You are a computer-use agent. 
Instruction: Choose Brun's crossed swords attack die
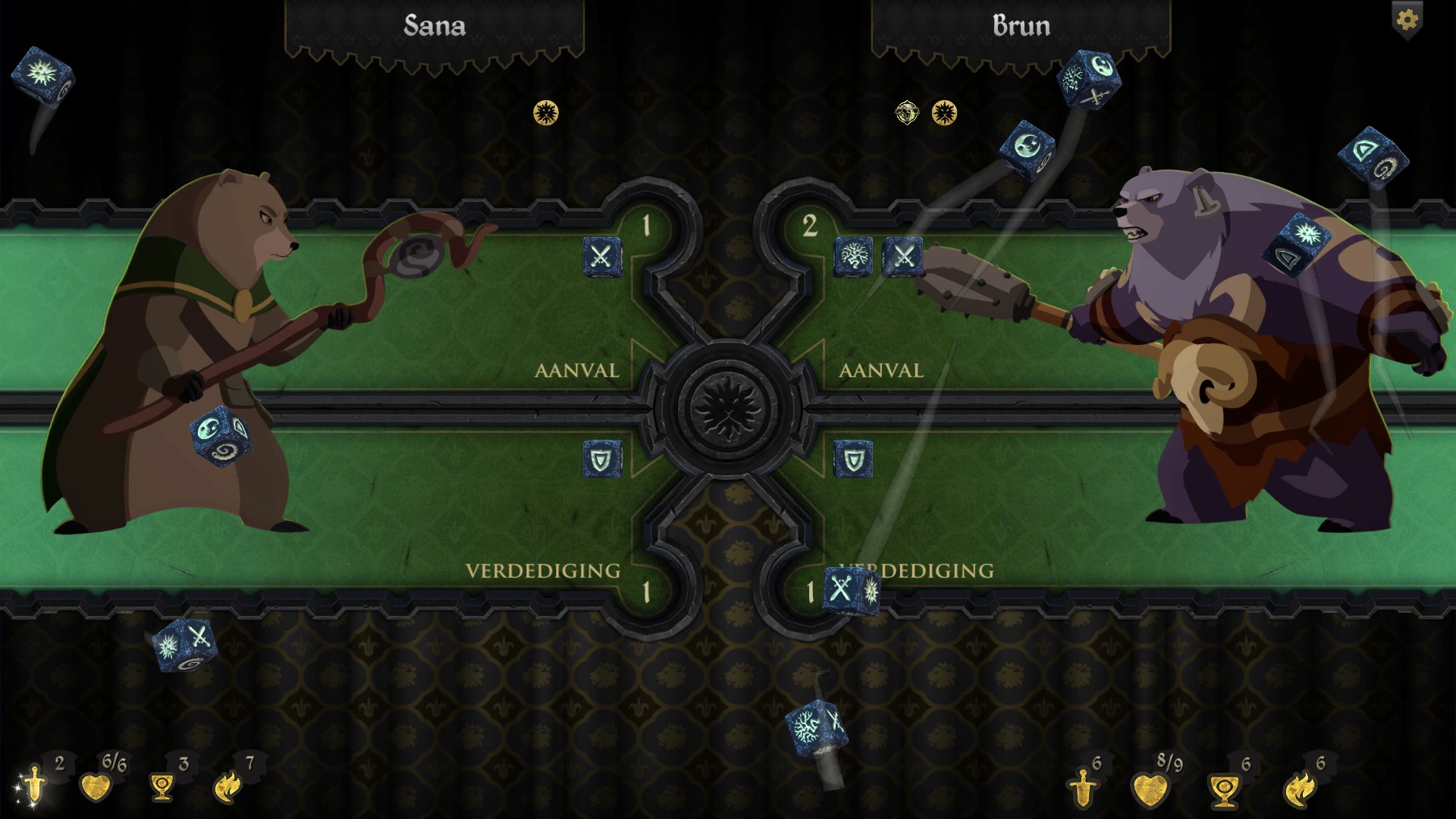[x=902, y=256]
